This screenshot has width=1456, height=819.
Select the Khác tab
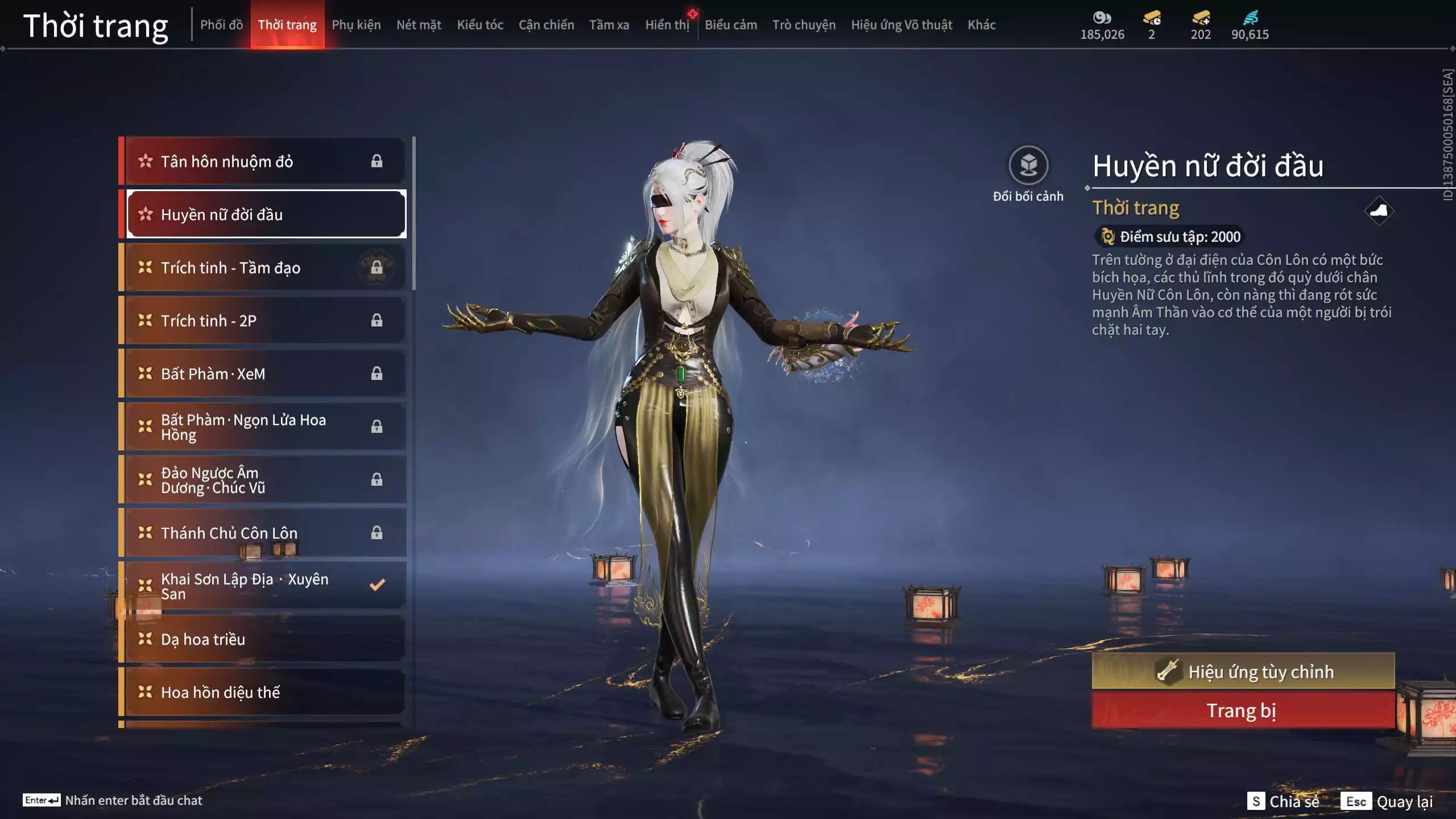[982, 25]
